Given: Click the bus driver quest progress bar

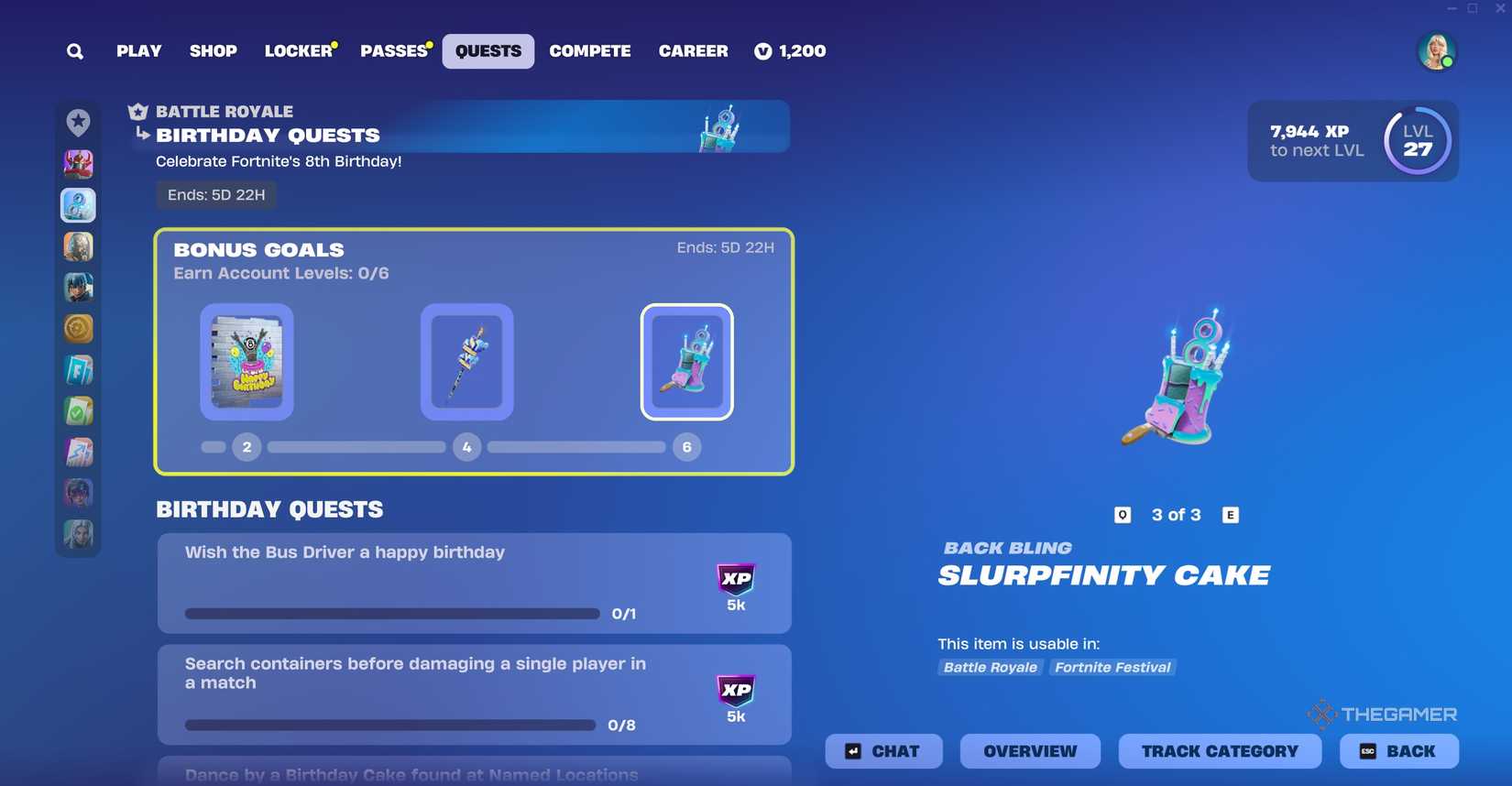Looking at the screenshot, I should tap(392, 614).
